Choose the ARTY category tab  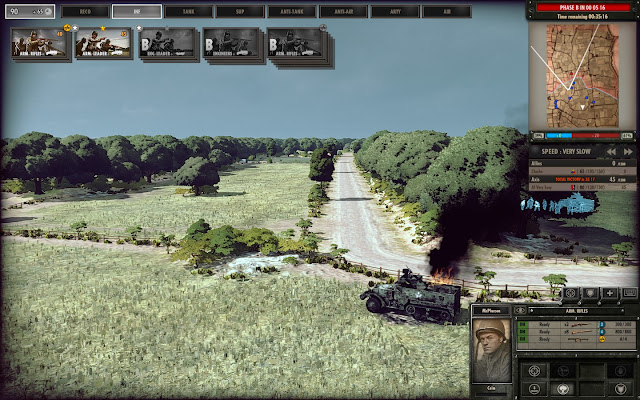click(x=395, y=12)
